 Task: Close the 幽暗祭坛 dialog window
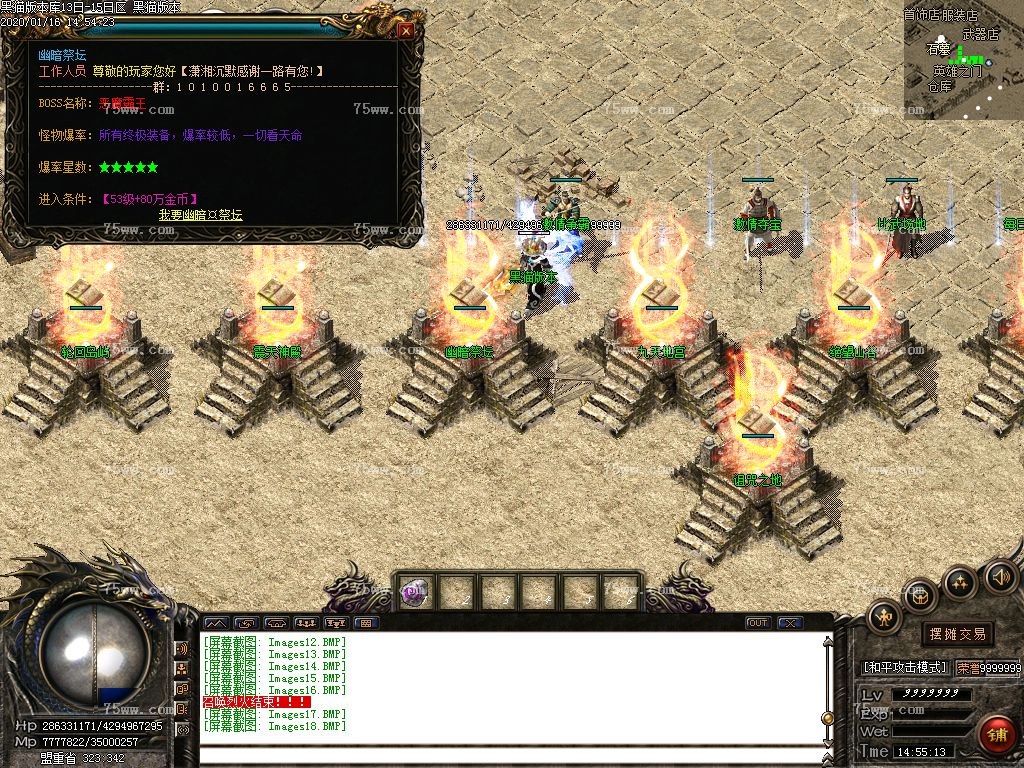405,30
